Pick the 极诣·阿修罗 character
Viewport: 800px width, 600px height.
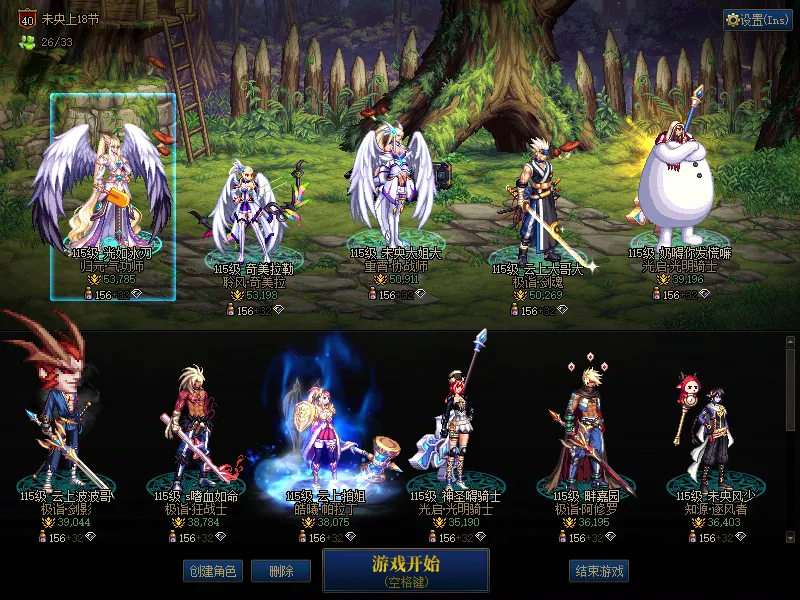tap(585, 425)
